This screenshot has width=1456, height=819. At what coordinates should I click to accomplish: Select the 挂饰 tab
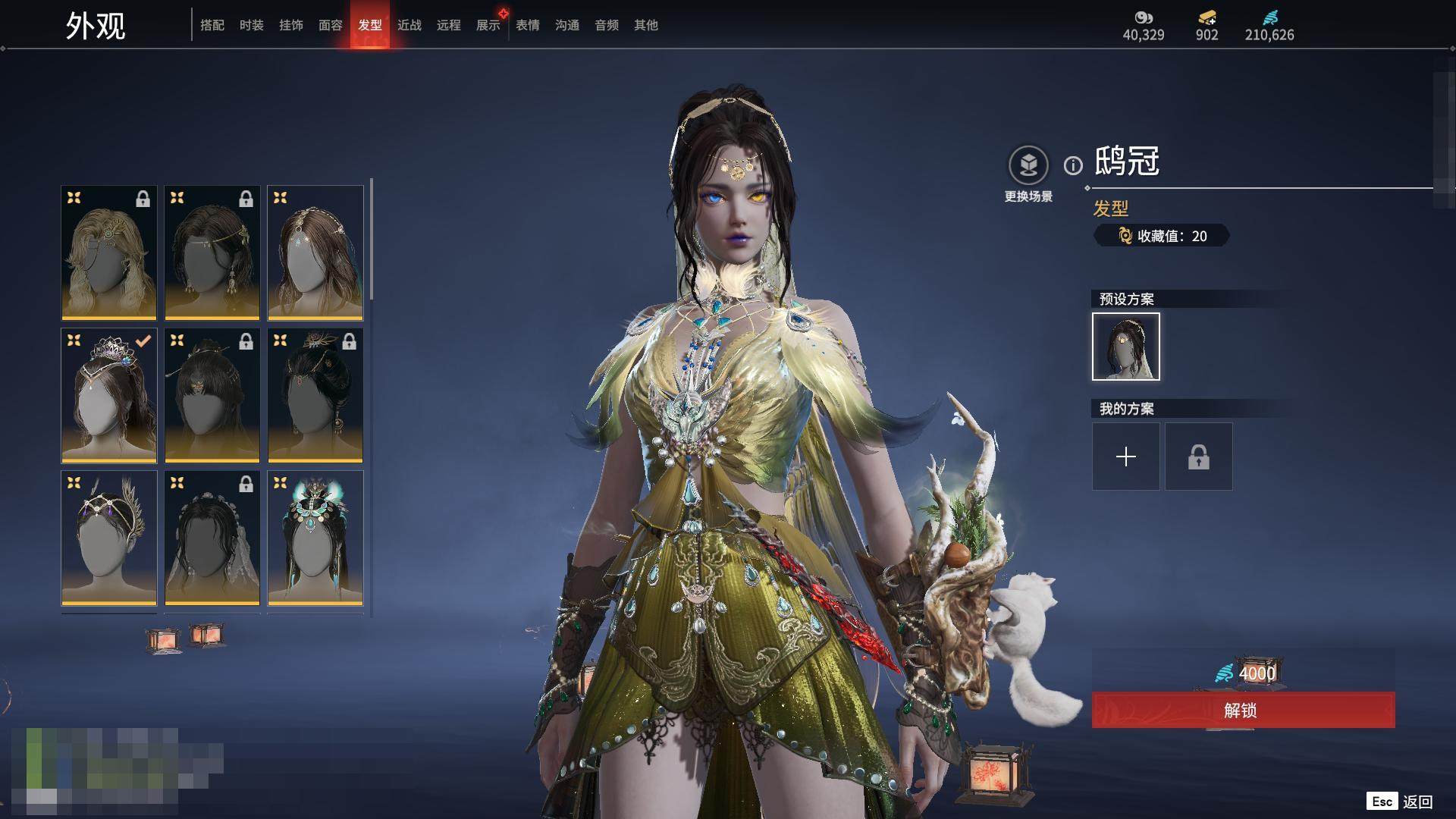pyautogui.click(x=291, y=26)
